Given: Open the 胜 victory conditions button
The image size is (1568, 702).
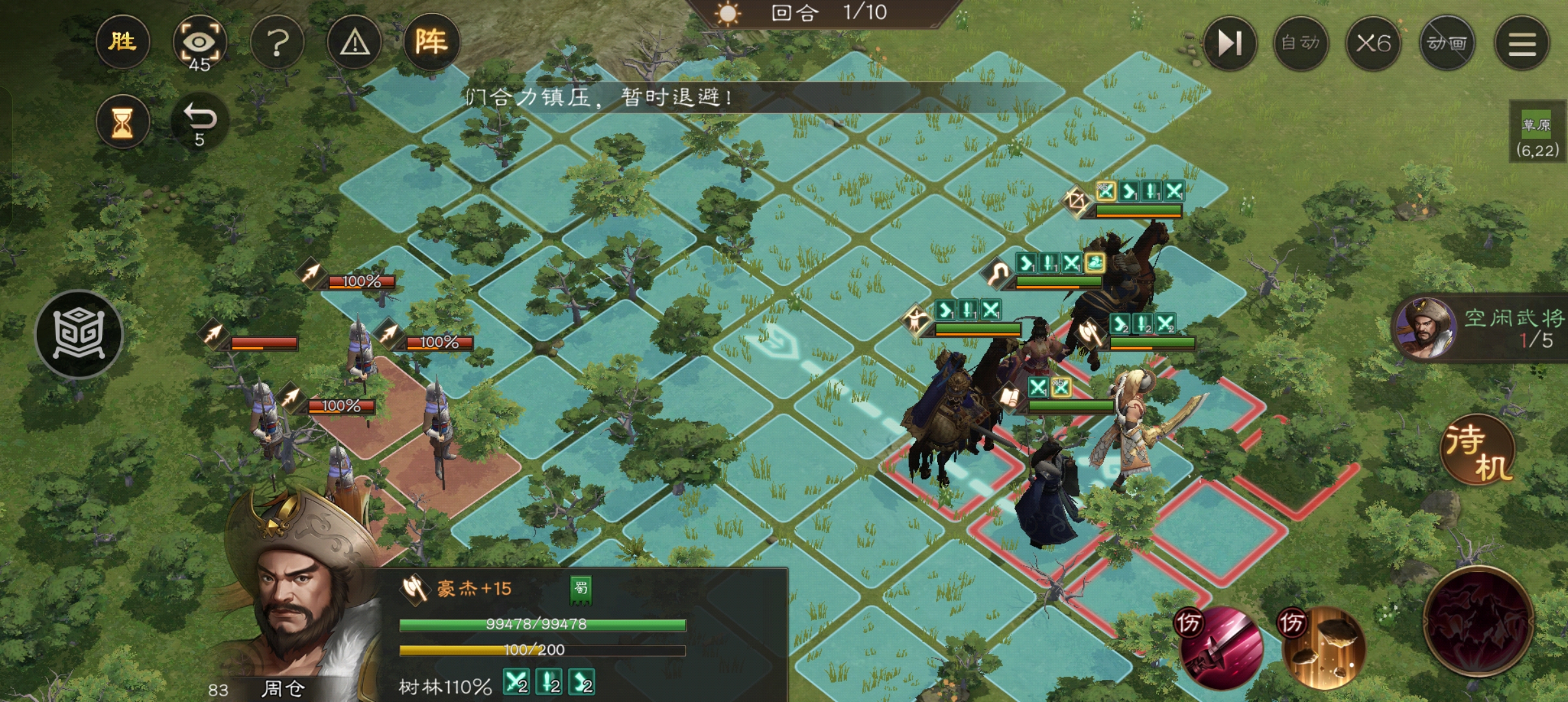Looking at the screenshot, I should (122, 42).
